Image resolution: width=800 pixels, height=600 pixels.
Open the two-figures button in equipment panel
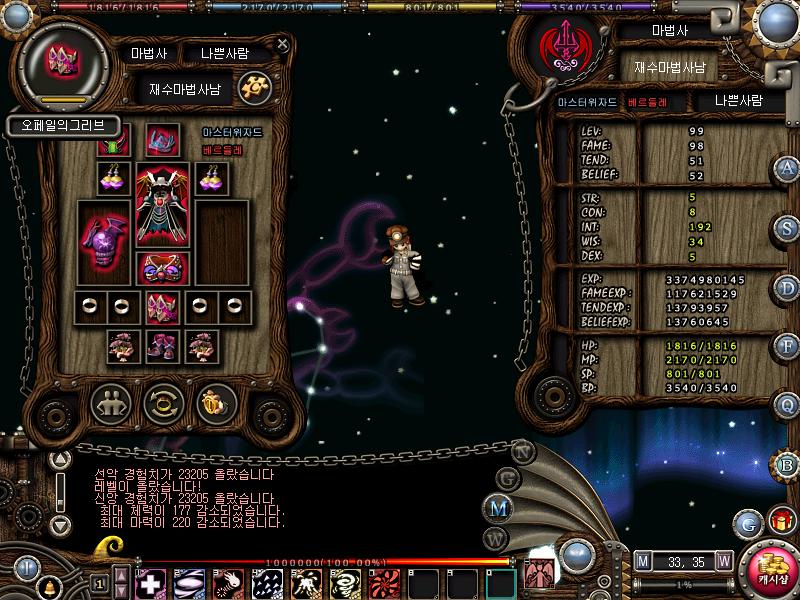(x=111, y=404)
